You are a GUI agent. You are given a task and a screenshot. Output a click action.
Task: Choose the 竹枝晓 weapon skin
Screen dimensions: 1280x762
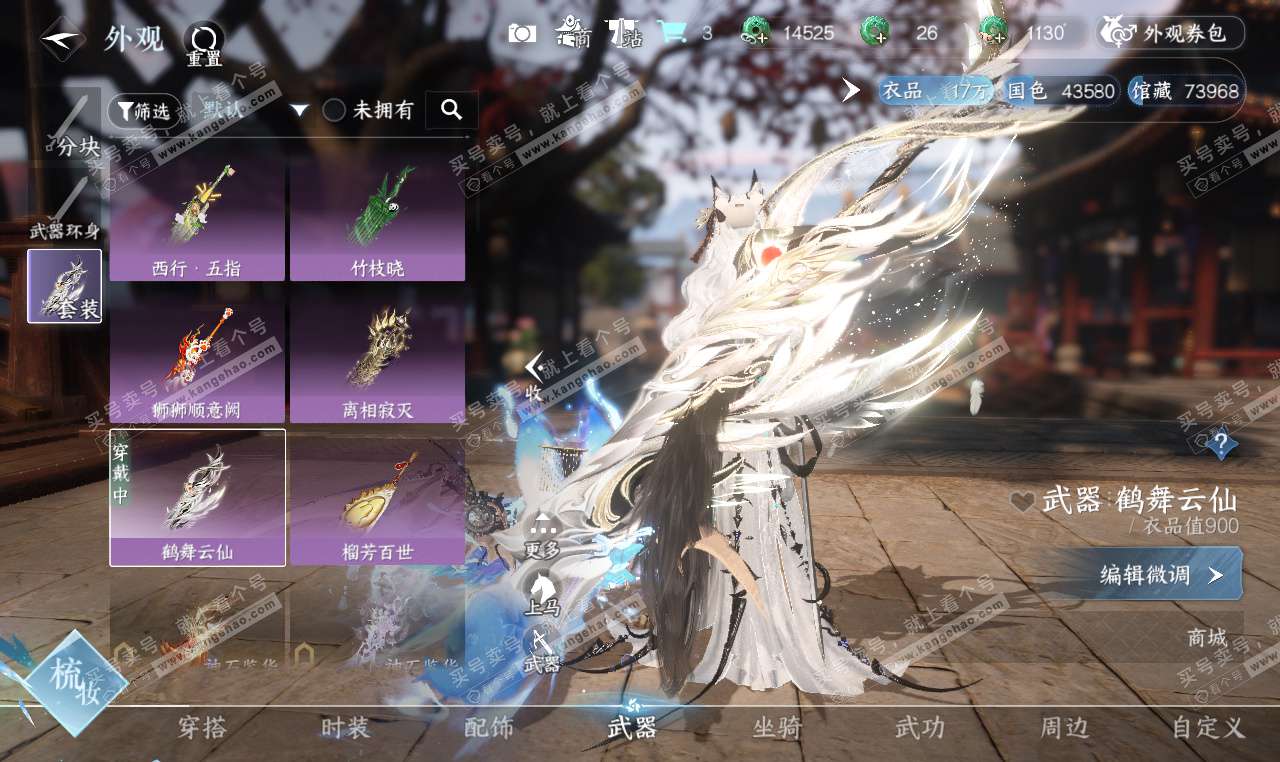click(x=377, y=220)
